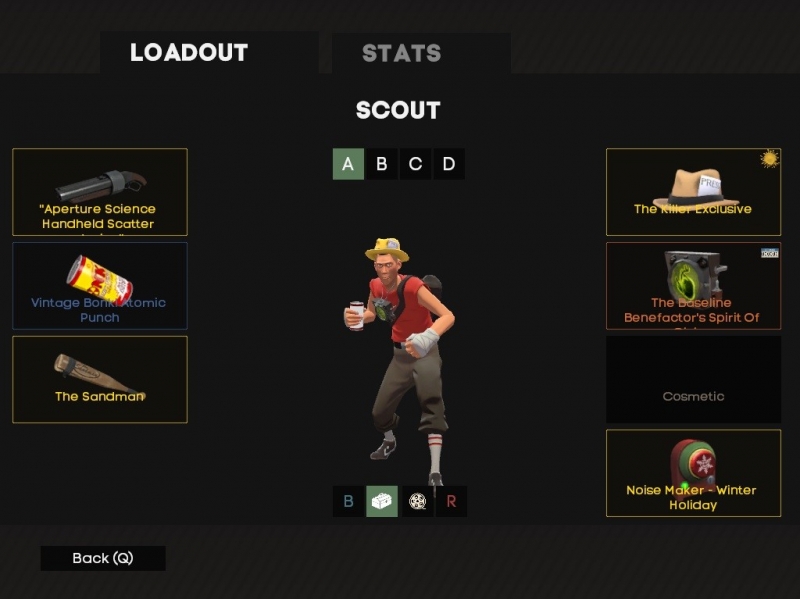Open the Aperture Science Handheld Scatter weapon slot
This screenshot has height=599, width=800.
(x=100, y=192)
